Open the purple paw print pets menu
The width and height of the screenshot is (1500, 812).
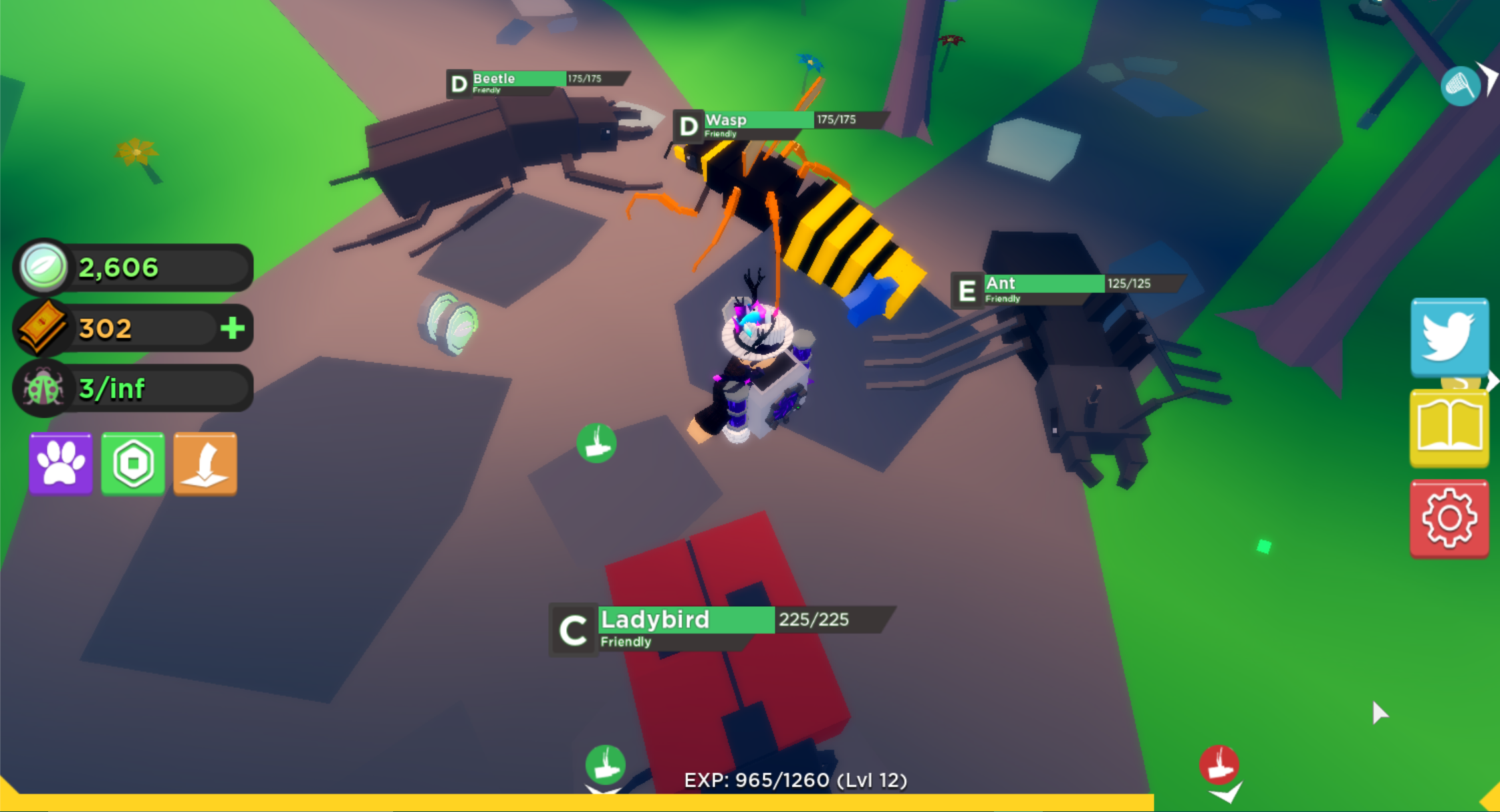click(x=61, y=463)
